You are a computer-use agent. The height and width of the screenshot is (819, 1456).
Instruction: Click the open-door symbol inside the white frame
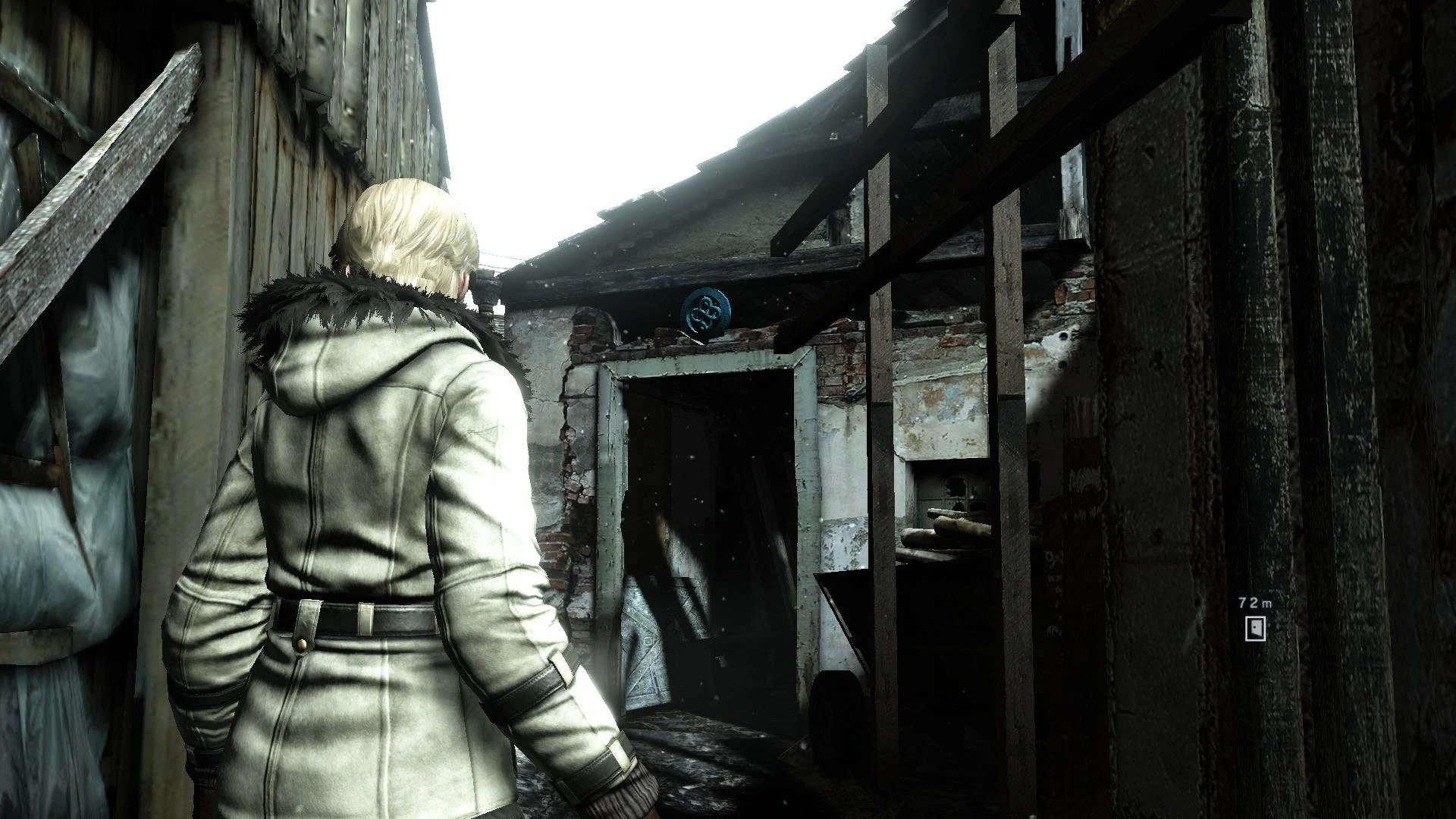pyautogui.click(x=1257, y=628)
